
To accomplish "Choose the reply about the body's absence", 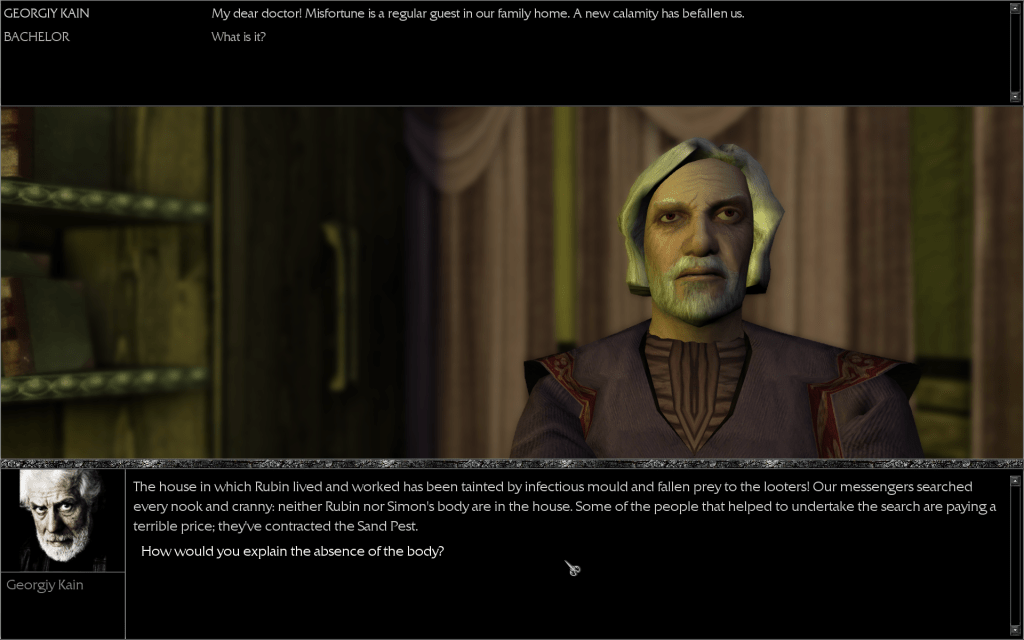I will pyautogui.click(x=292, y=551).
